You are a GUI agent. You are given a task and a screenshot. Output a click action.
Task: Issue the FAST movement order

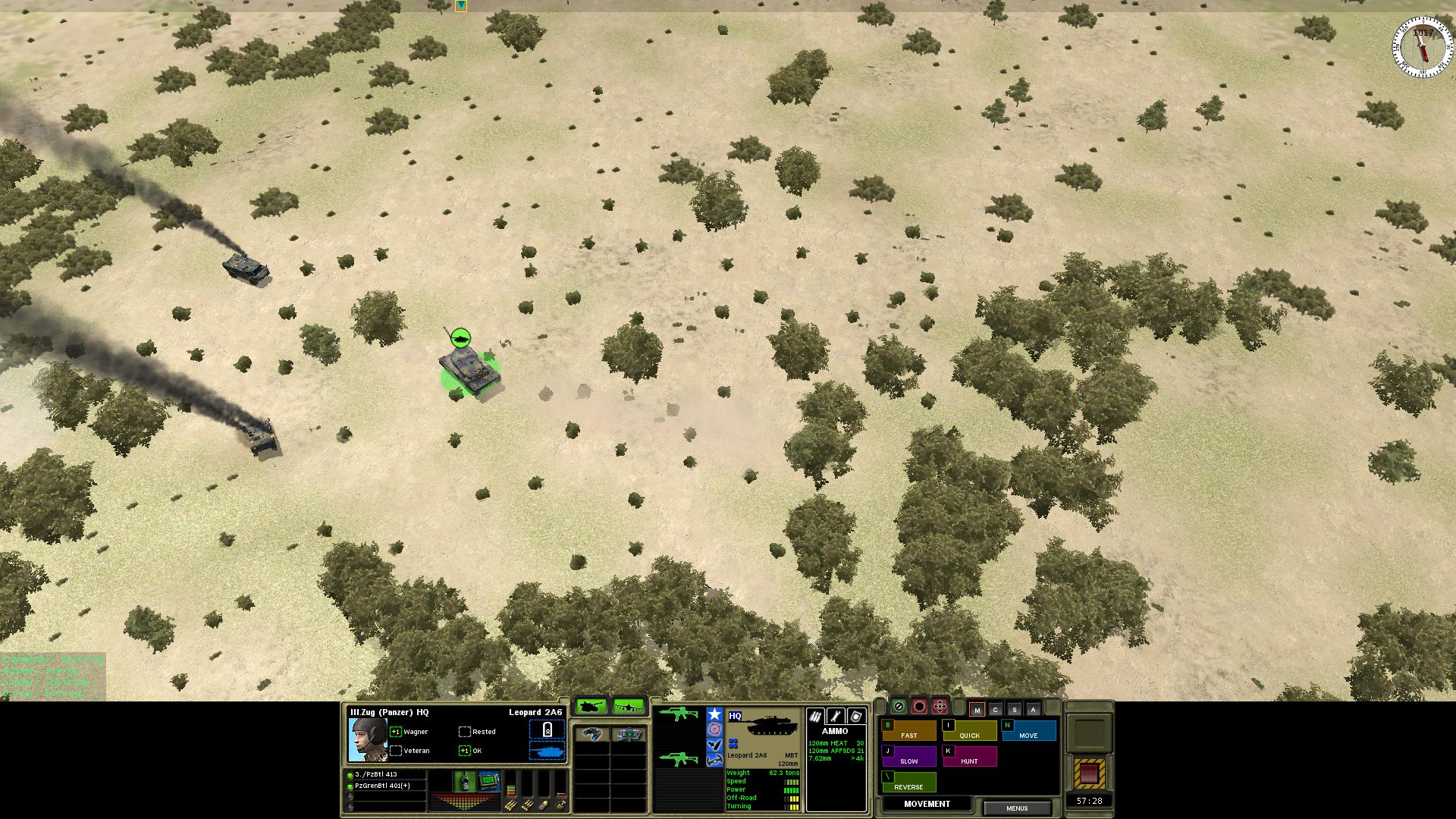909,734
